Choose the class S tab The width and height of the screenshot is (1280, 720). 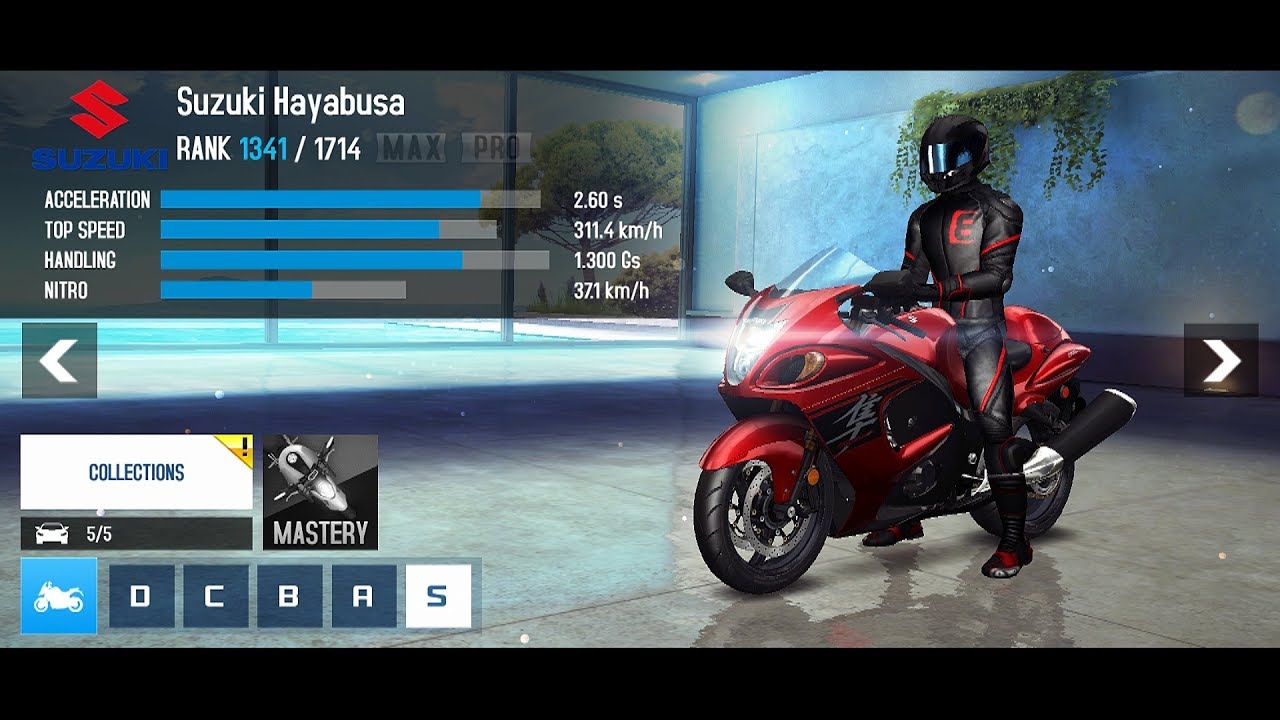pos(438,596)
